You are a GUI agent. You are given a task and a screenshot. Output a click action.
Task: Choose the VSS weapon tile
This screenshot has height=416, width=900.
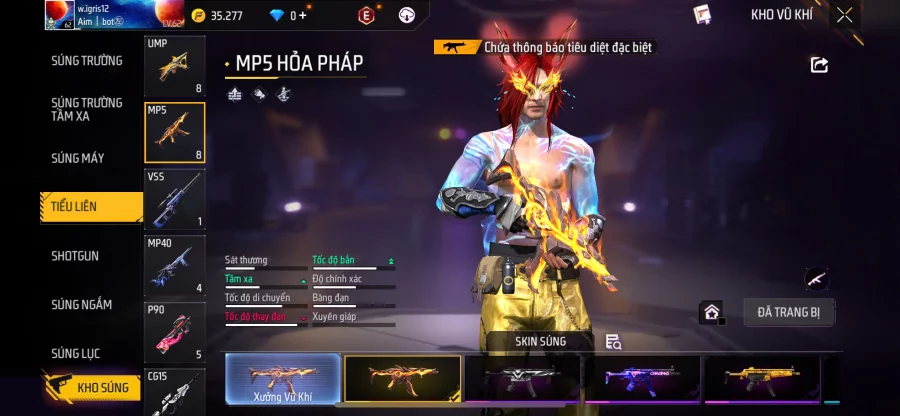point(174,199)
